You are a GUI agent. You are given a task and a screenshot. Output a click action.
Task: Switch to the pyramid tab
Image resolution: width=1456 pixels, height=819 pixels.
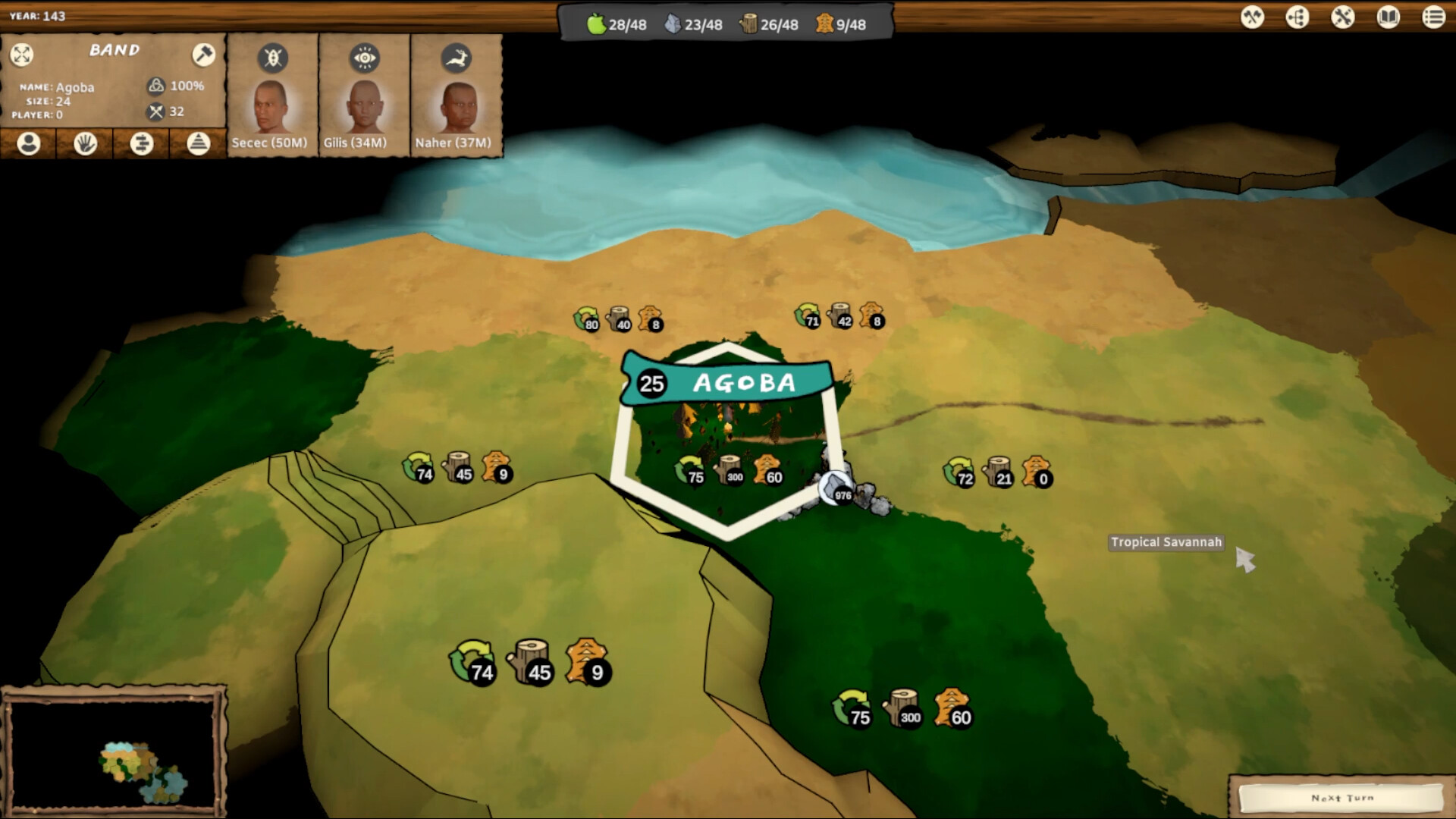tap(198, 143)
